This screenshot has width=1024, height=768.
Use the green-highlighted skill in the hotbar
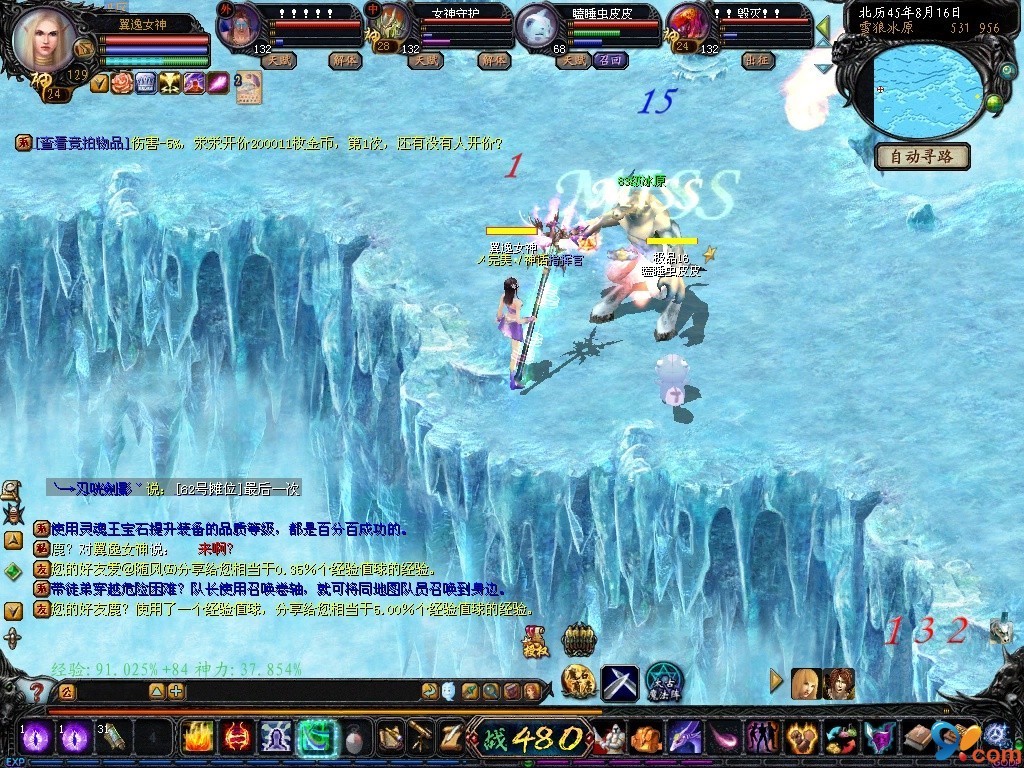click(x=315, y=738)
